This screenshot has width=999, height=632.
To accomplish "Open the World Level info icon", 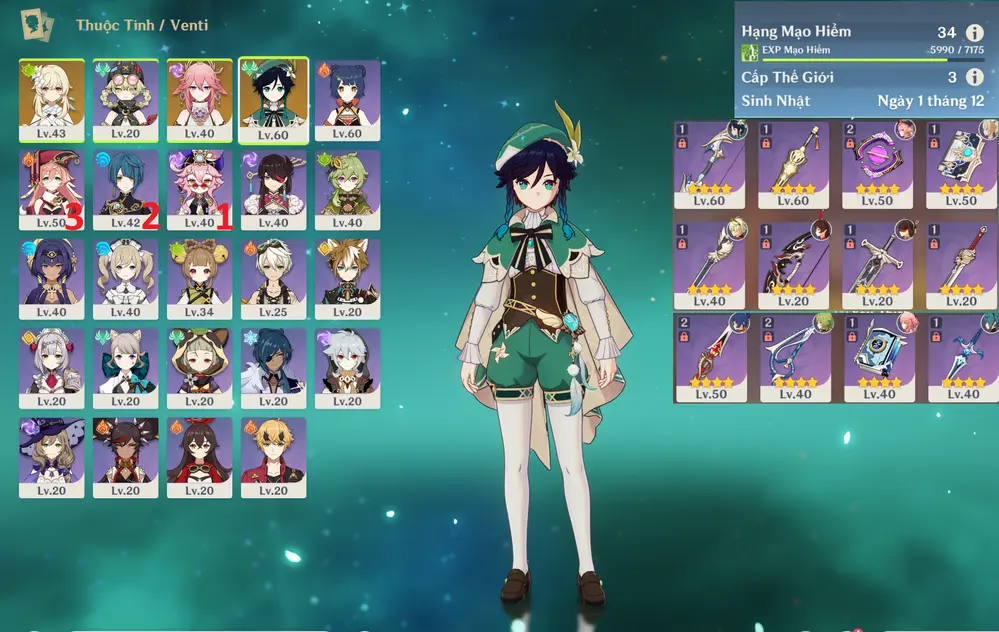I will click(x=975, y=77).
